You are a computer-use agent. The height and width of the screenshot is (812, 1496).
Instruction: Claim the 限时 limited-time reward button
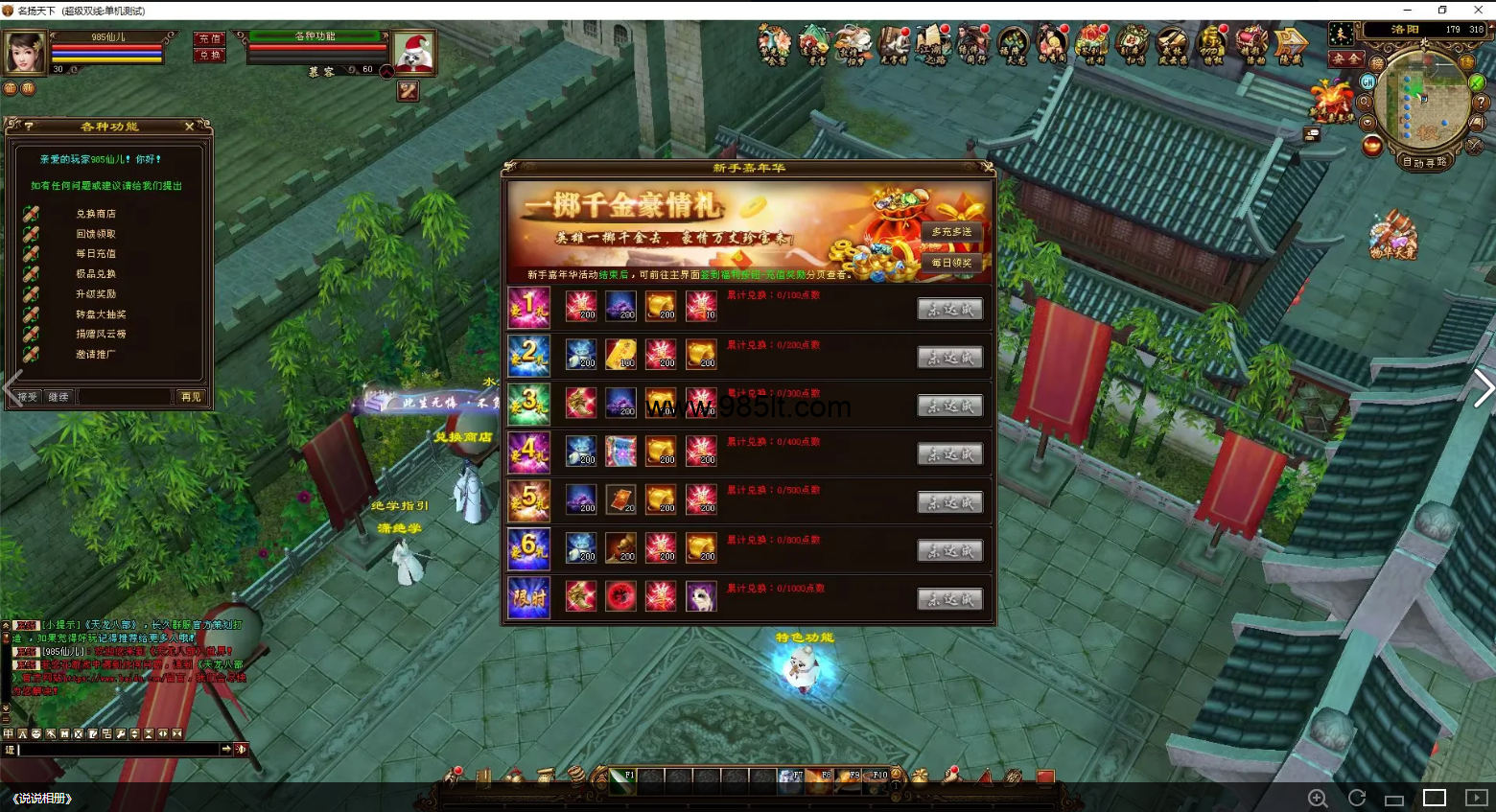949,599
